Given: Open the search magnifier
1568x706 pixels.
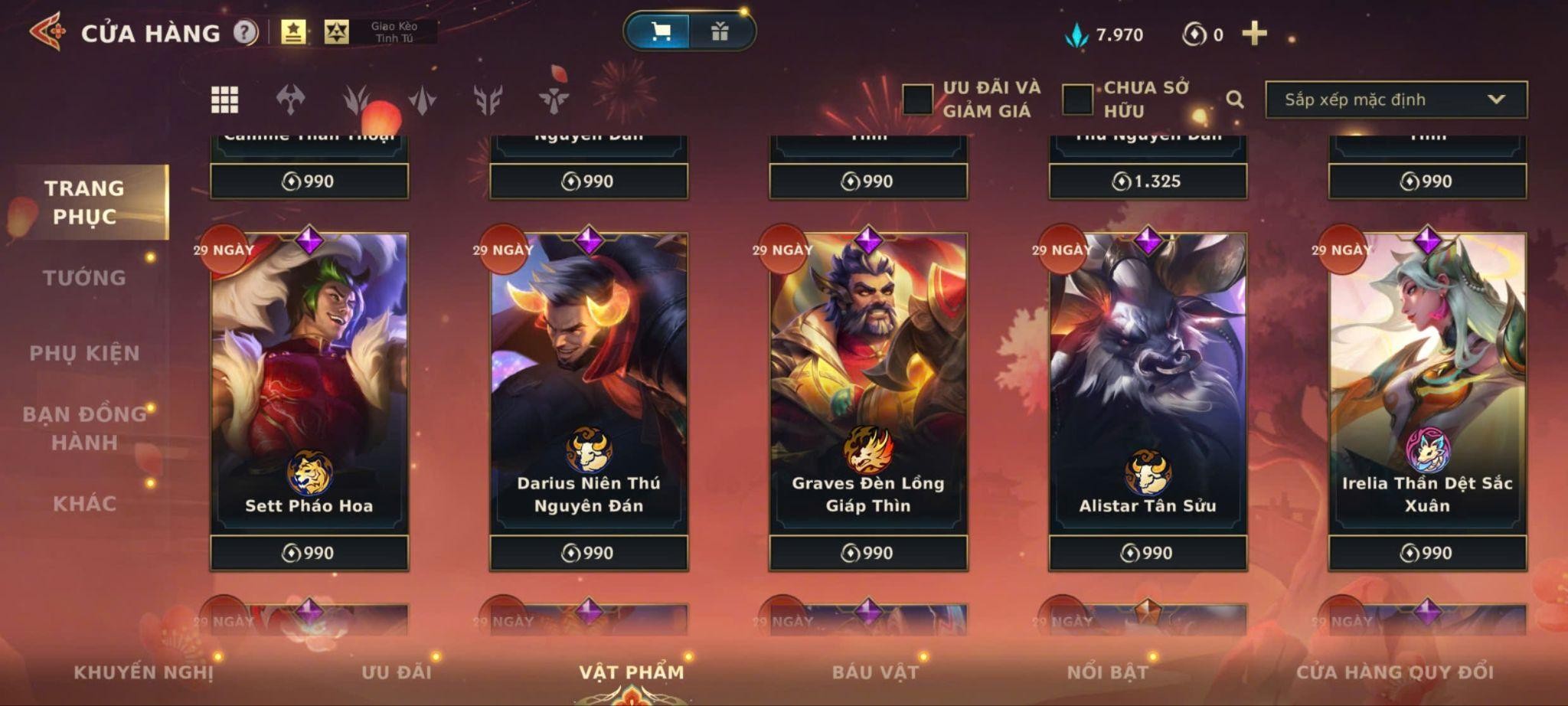Looking at the screenshot, I should [x=1234, y=100].
